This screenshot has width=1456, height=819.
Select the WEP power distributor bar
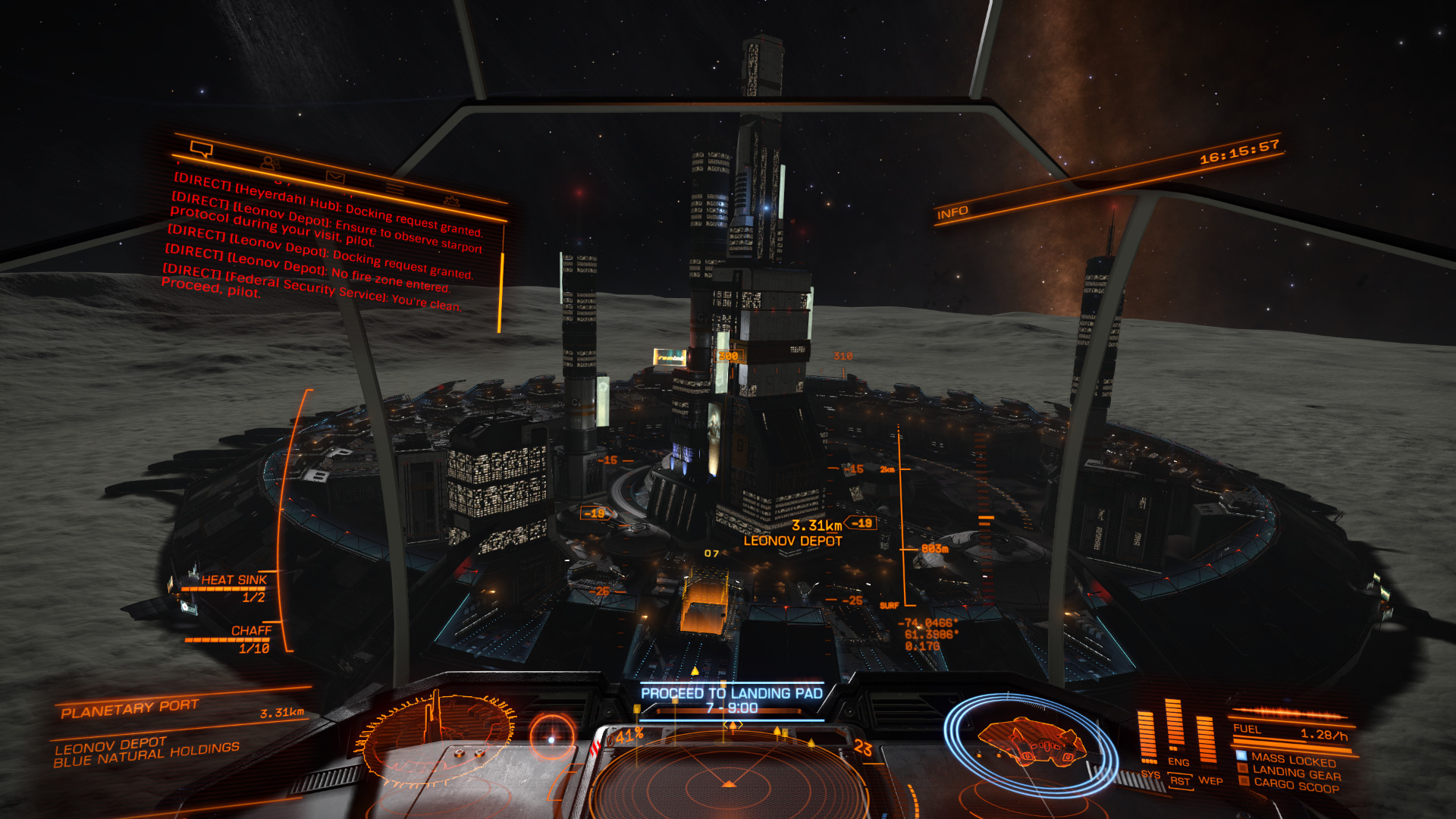(x=1207, y=739)
